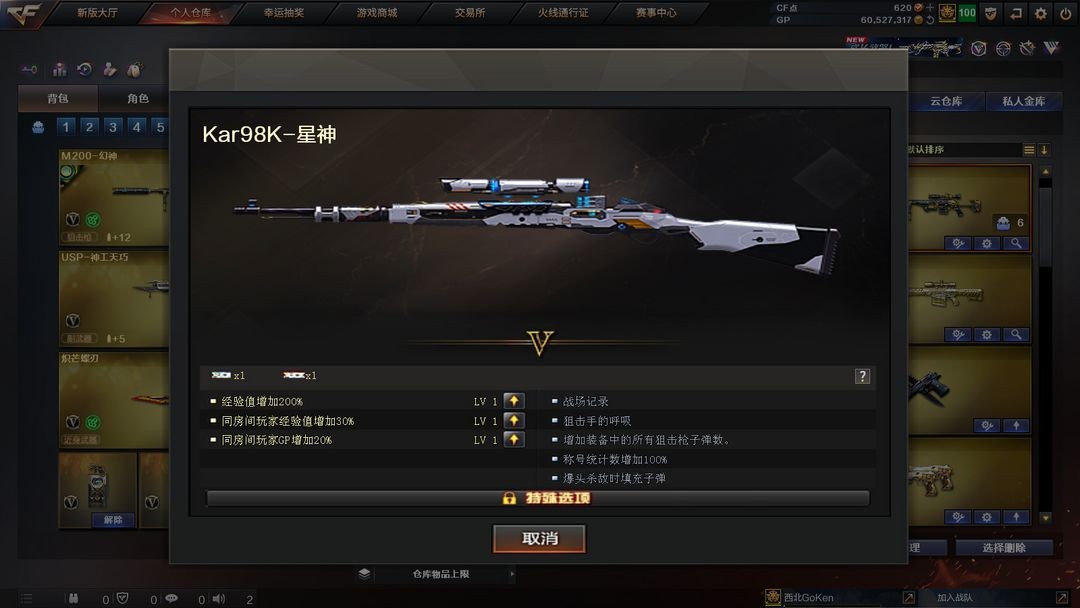Select the 角色 character tab
The height and width of the screenshot is (608, 1080).
point(138,99)
